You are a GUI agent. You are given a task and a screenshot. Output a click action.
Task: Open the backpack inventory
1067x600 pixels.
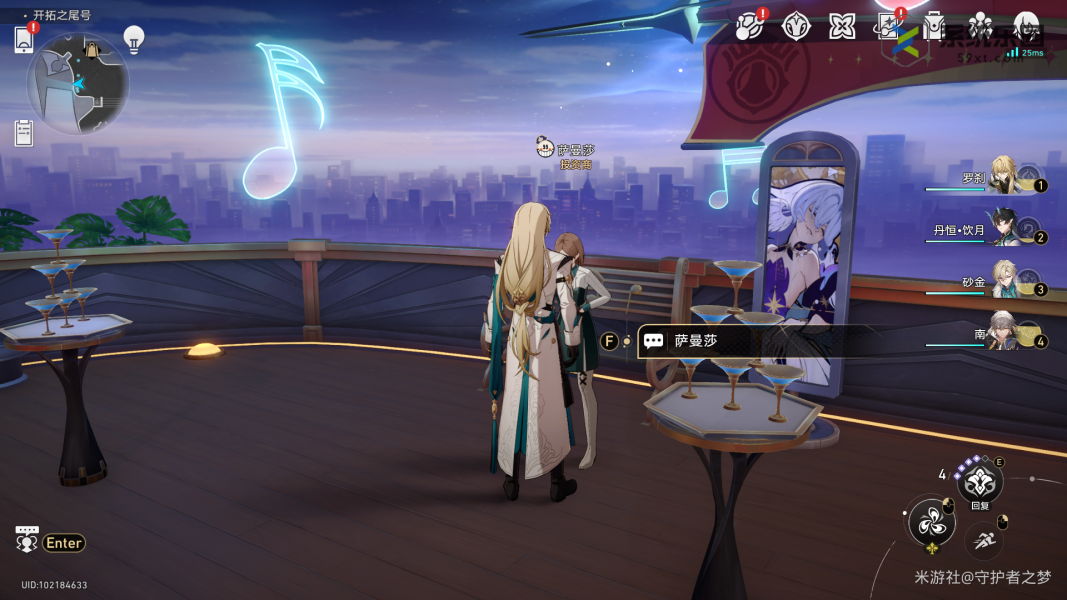(935, 26)
